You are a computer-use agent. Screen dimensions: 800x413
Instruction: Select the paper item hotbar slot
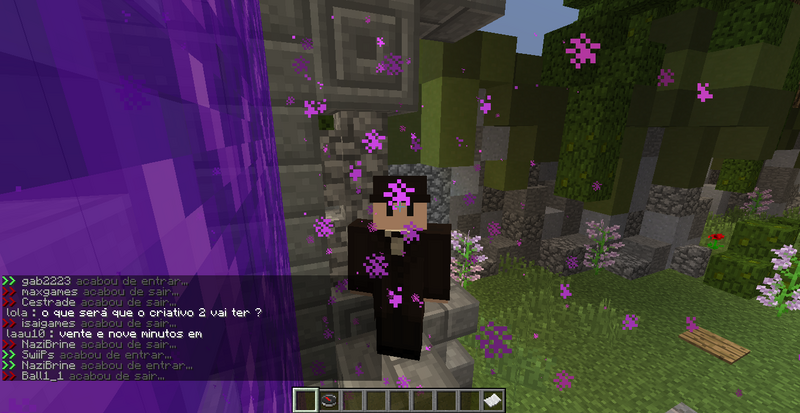click(494, 401)
